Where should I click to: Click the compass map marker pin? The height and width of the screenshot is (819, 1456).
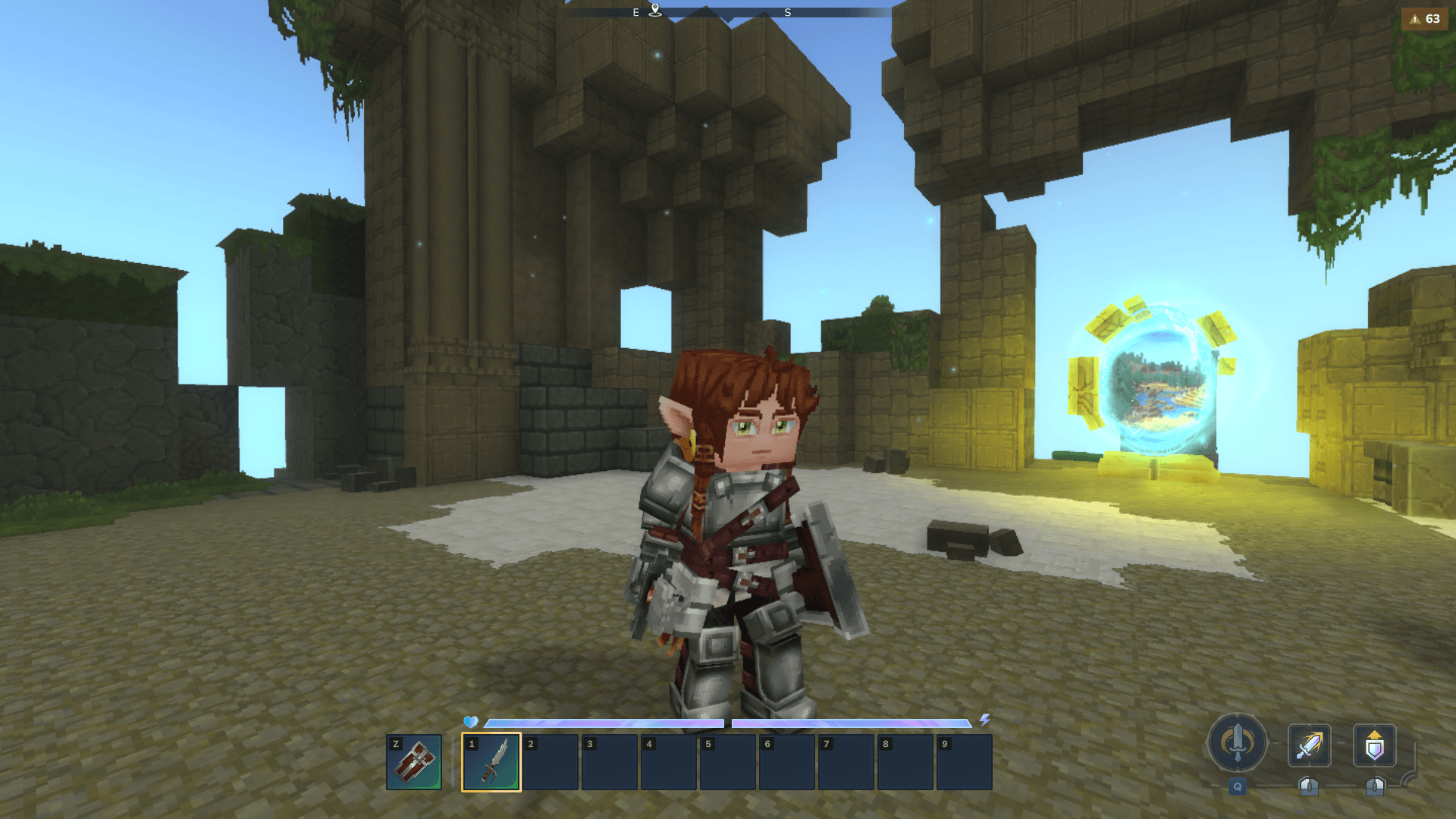(655, 10)
